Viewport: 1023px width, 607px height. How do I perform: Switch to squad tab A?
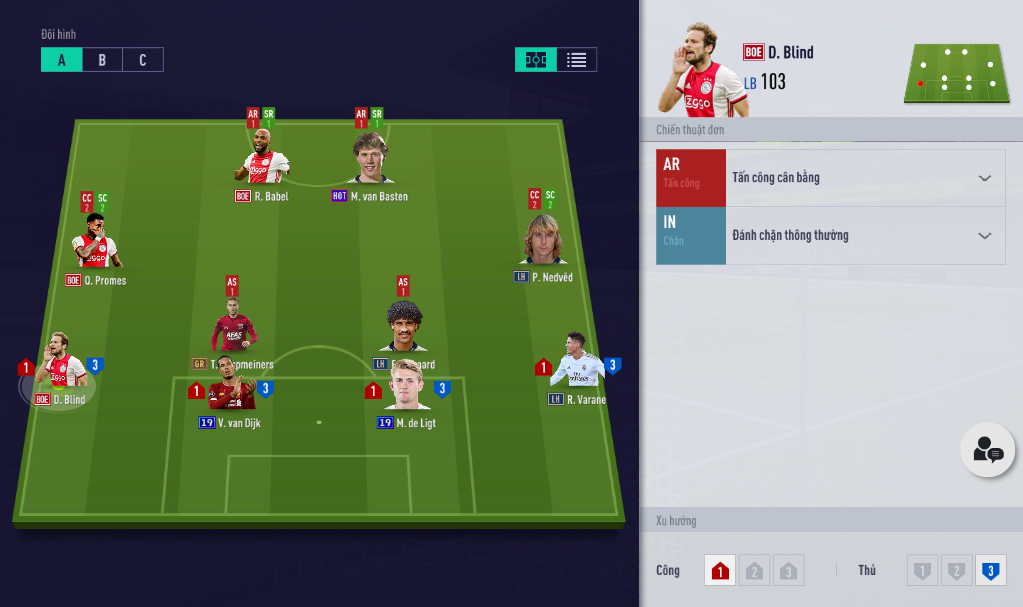pyautogui.click(x=61, y=60)
